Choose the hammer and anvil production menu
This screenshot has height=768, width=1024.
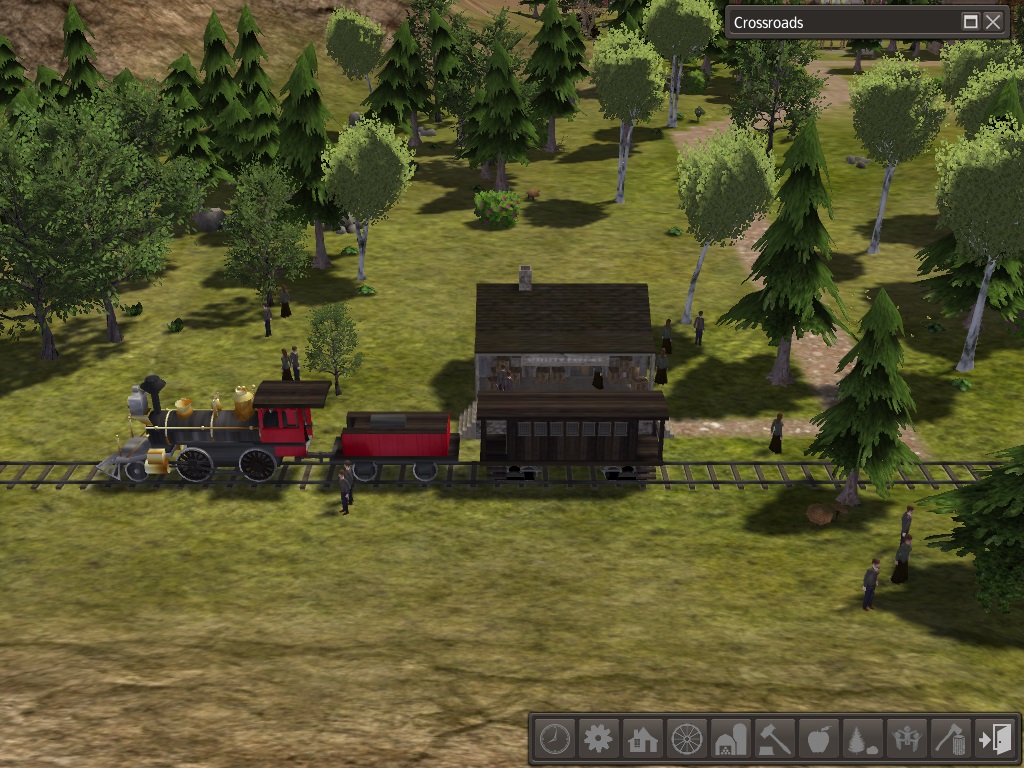pyautogui.click(x=775, y=739)
